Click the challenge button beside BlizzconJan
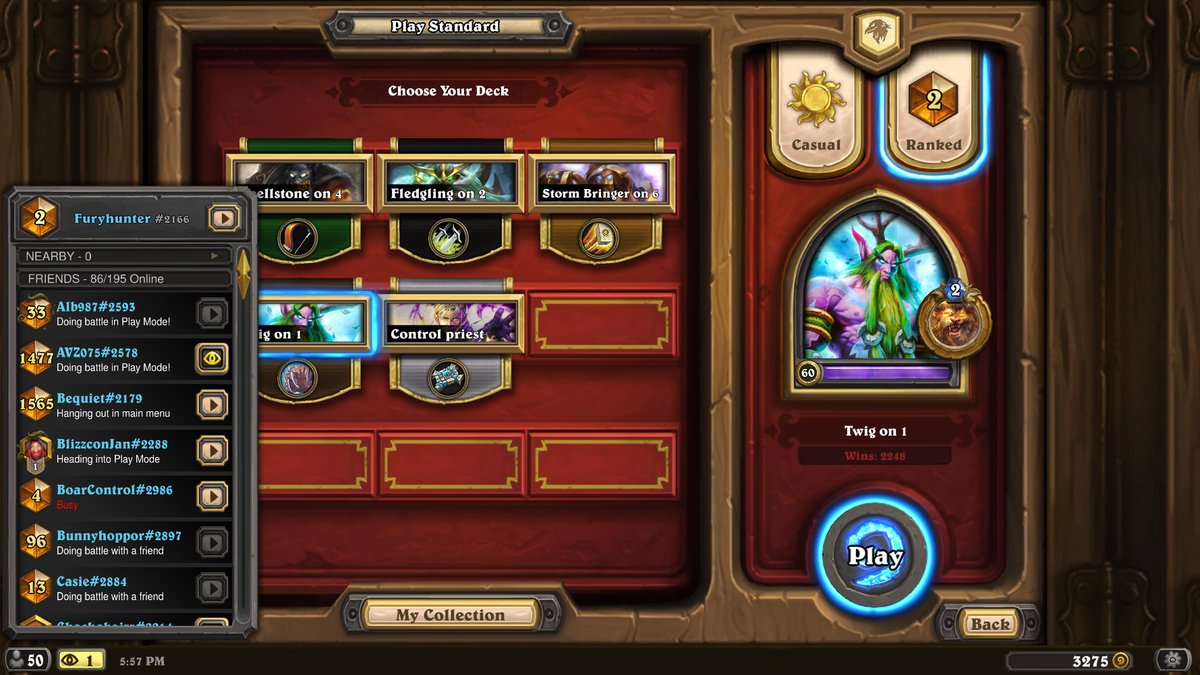1200x675 pixels. [211, 450]
